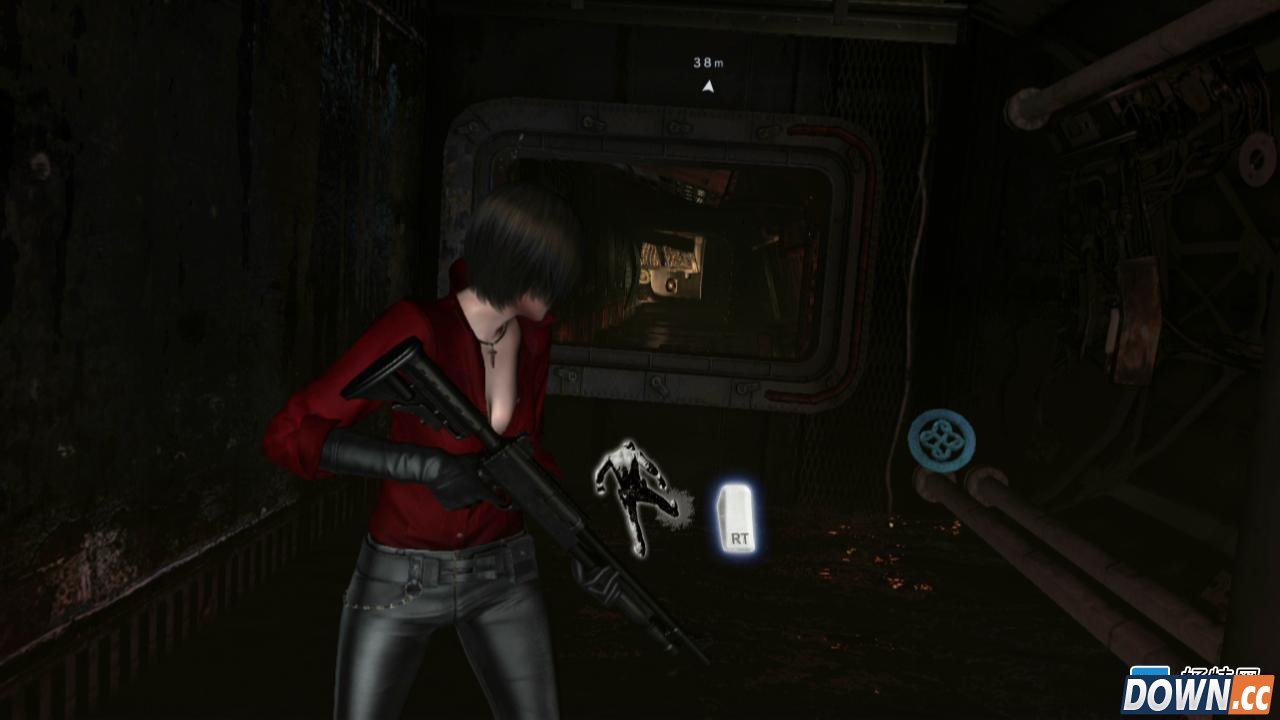
Task: Click the objective waypoint arrow marker
Action: (x=709, y=86)
